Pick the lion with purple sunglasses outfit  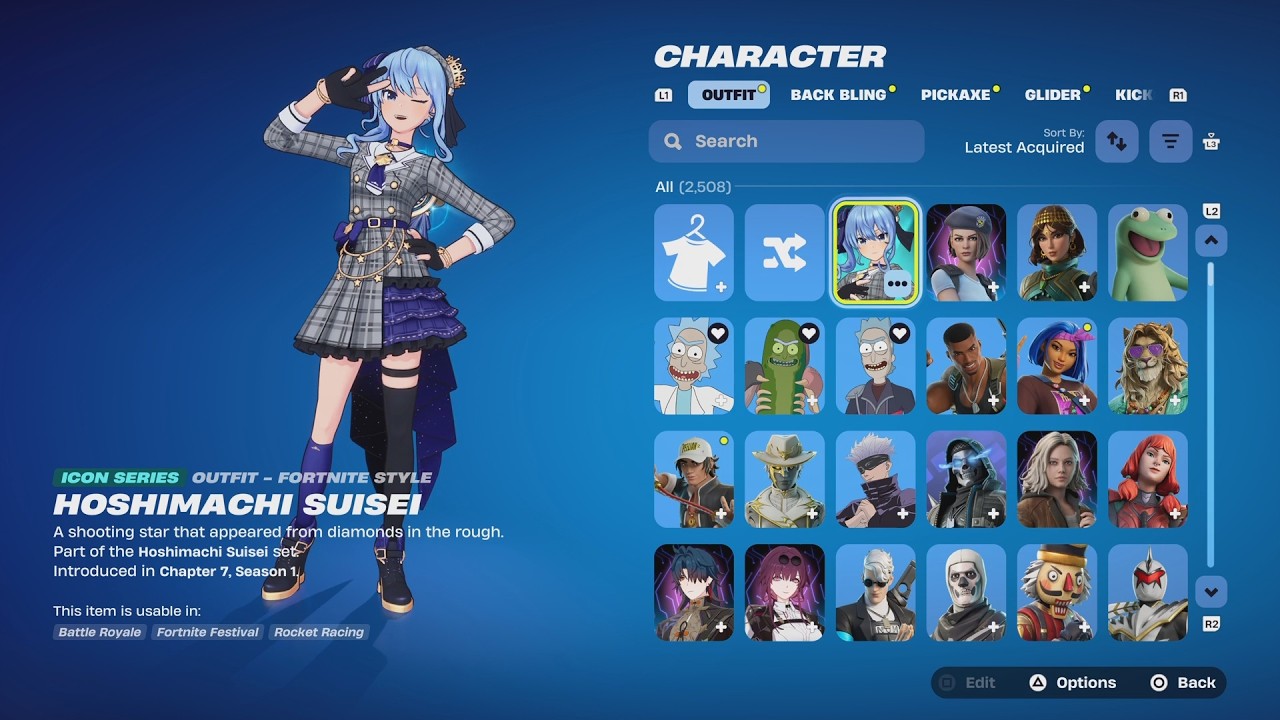tap(1148, 366)
